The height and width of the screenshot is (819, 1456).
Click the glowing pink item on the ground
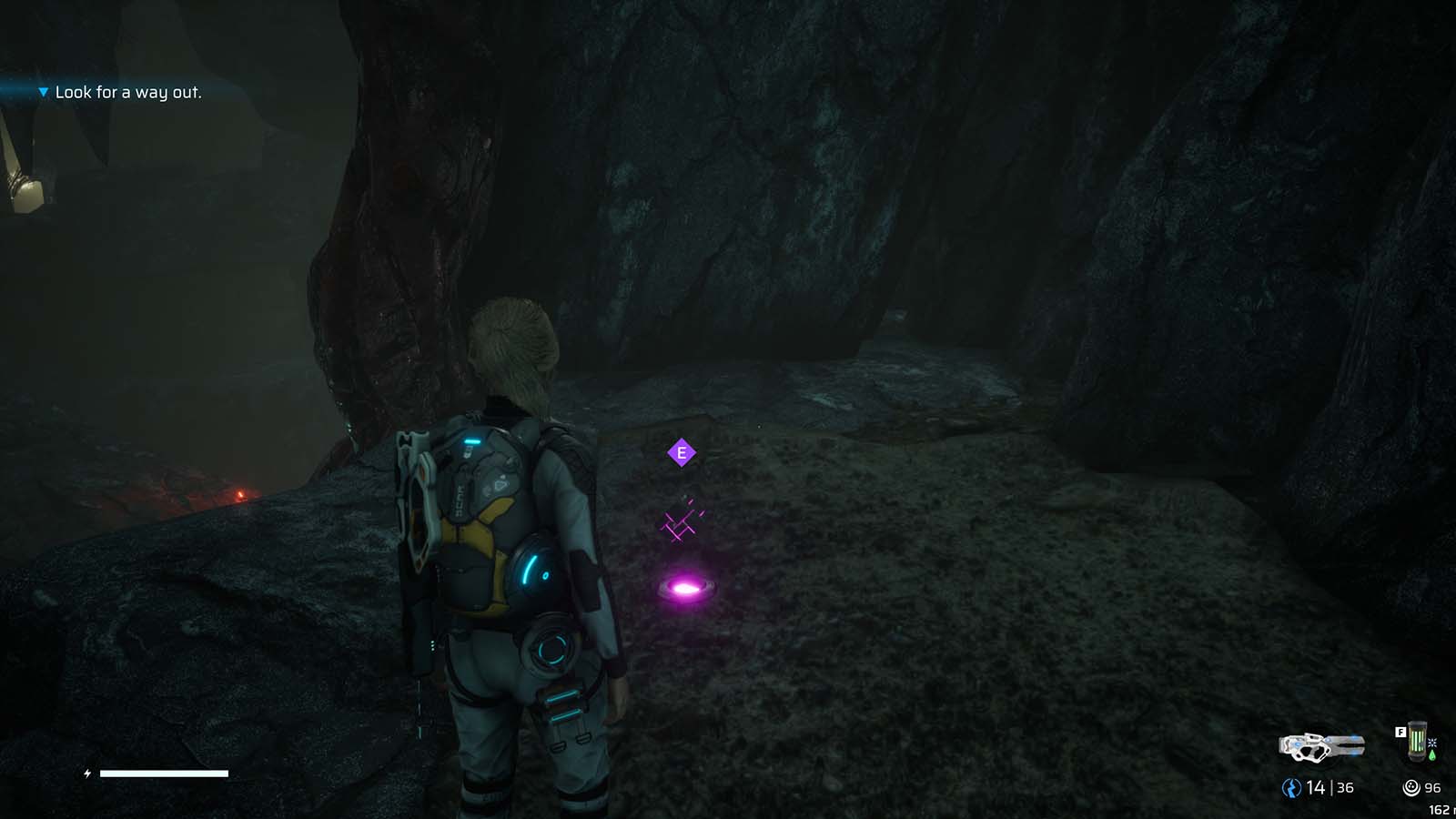(x=684, y=588)
